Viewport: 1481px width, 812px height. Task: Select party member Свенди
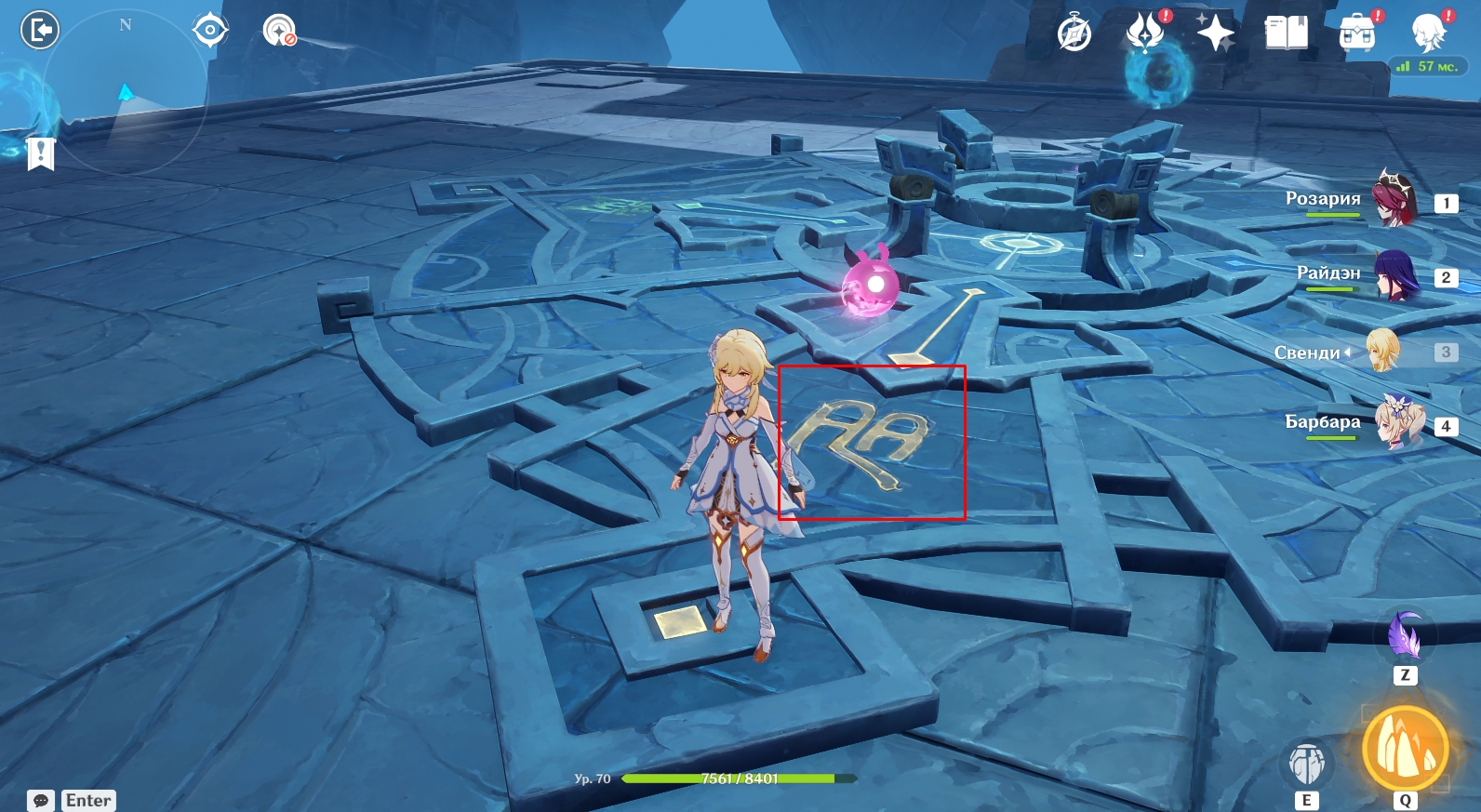(1382, 351)
